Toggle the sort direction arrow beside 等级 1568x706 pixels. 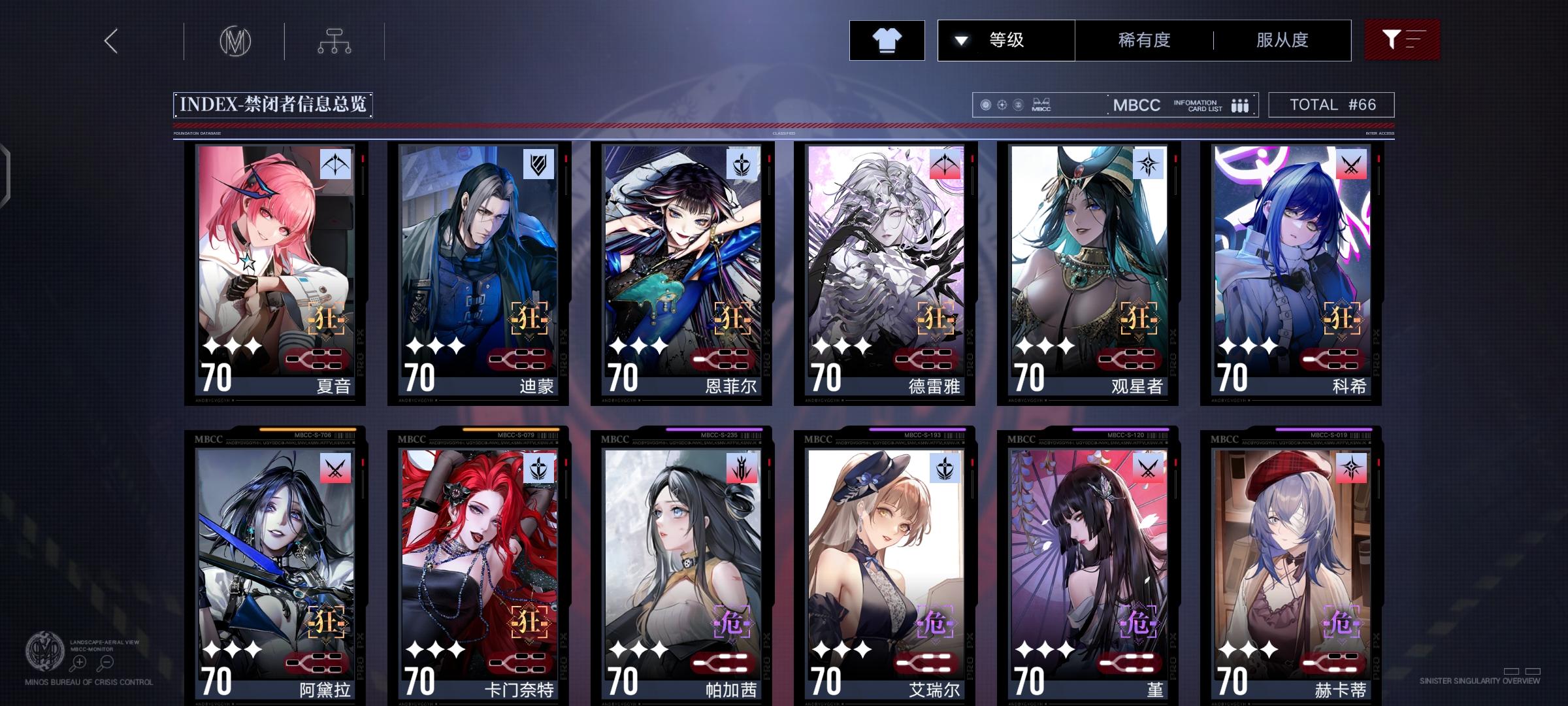pos(960,40)
